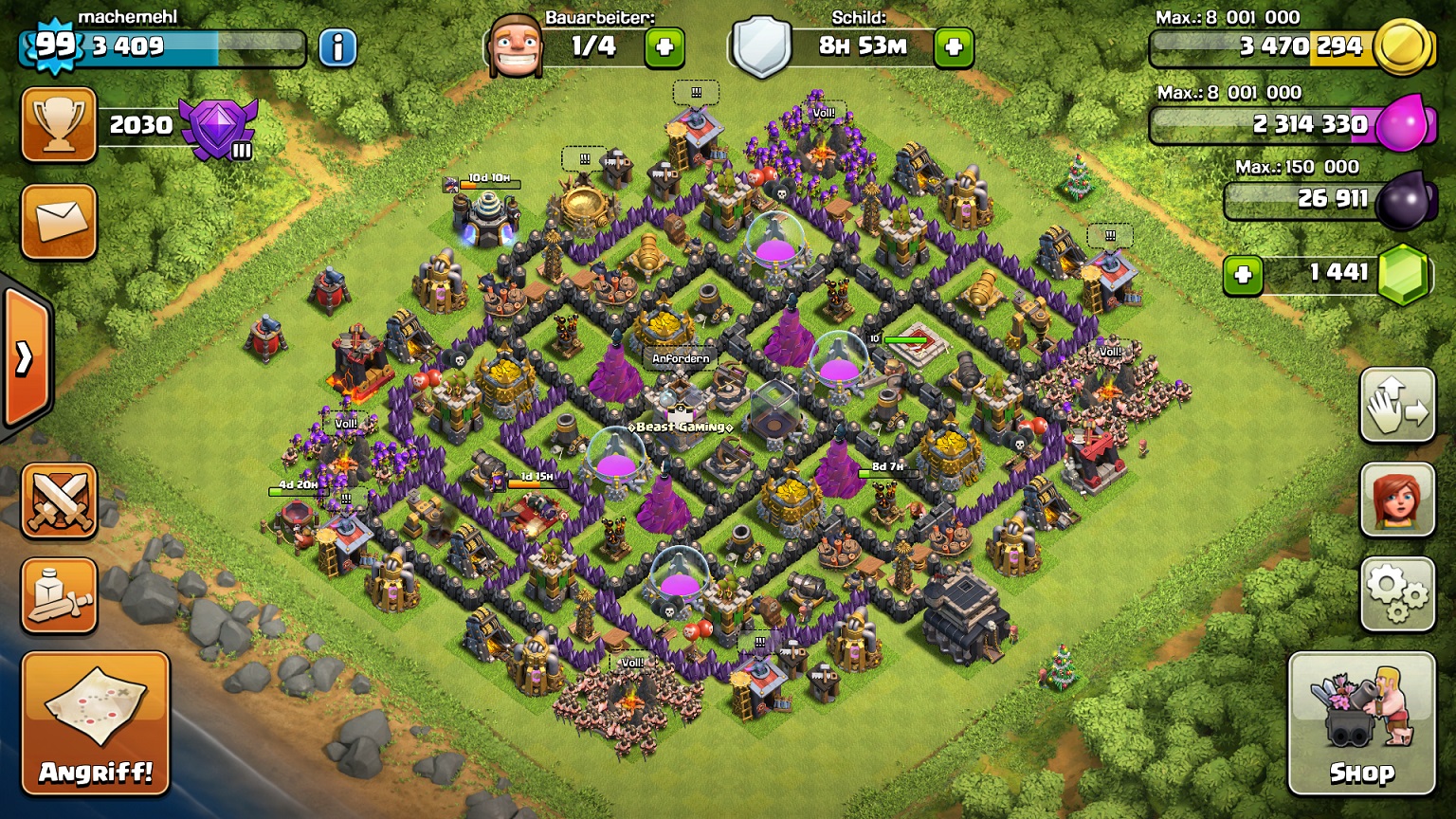Open the trophy leaderboard button
The height and width of the screenshot is (819, 1456).
(59, 125)
